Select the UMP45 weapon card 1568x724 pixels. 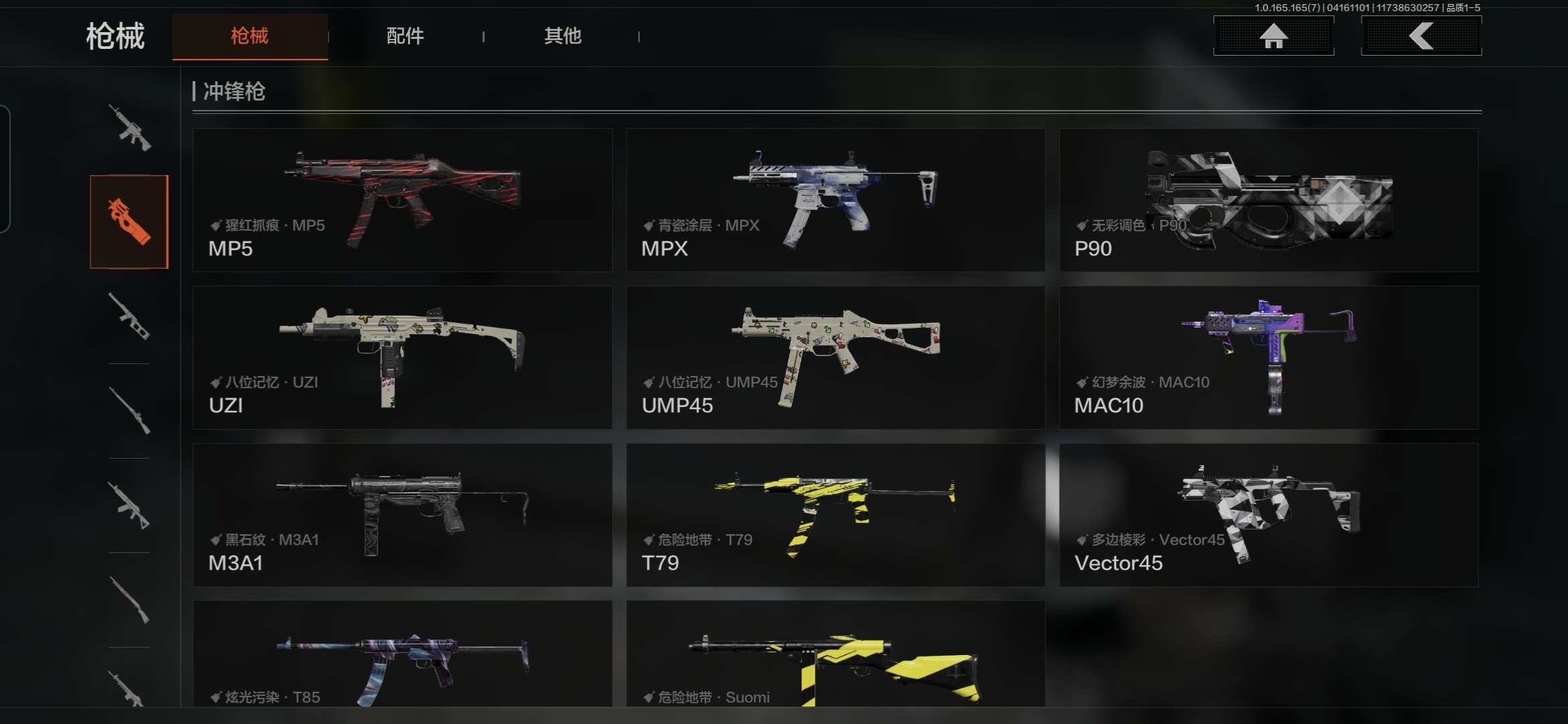coord(835,357)
